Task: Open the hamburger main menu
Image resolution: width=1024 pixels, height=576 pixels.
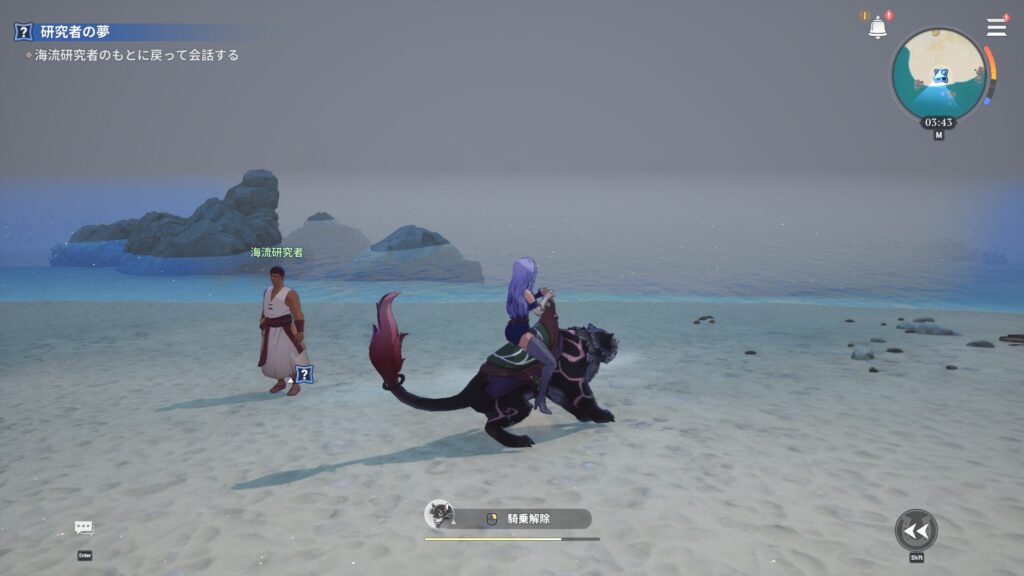Action: [x=996, y=27]
